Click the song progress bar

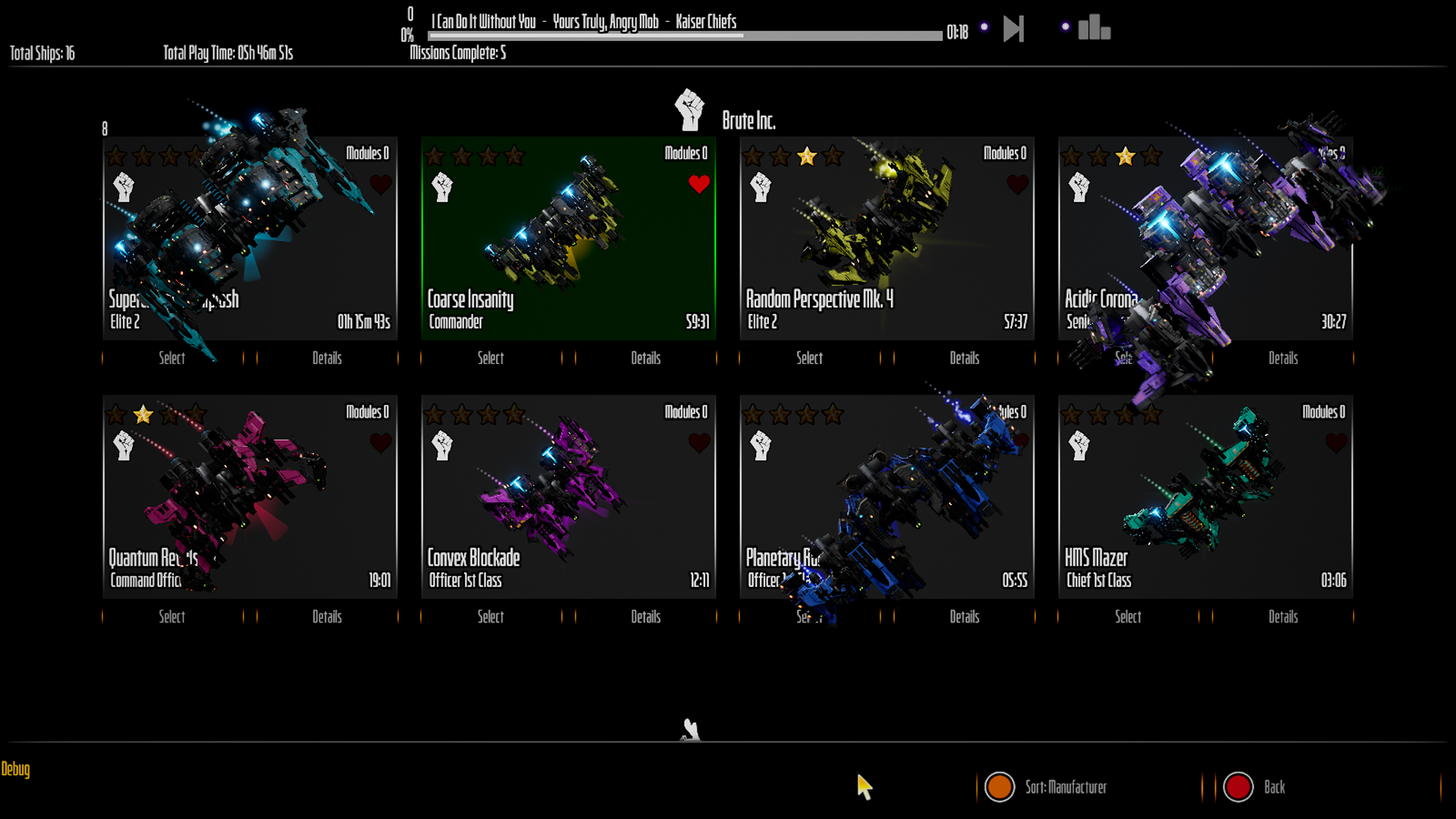(682, 35)
